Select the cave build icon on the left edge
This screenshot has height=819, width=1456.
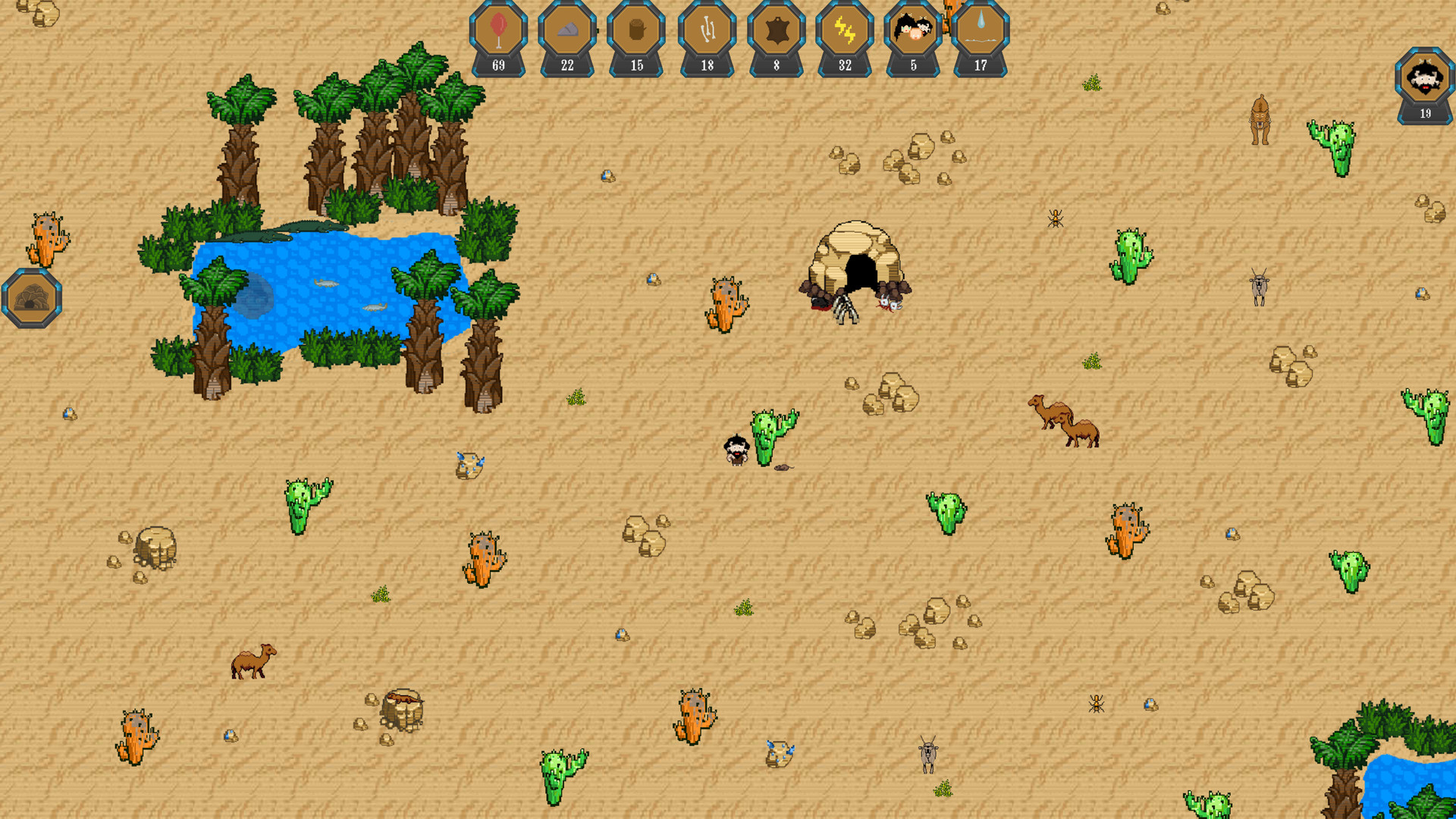coord(30,296)
